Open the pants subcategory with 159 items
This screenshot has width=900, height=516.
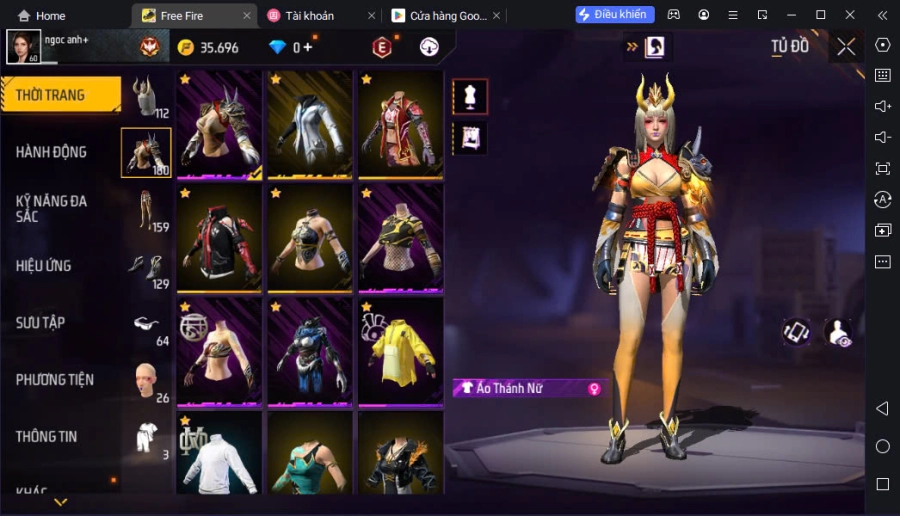click(x=147, y=210)
